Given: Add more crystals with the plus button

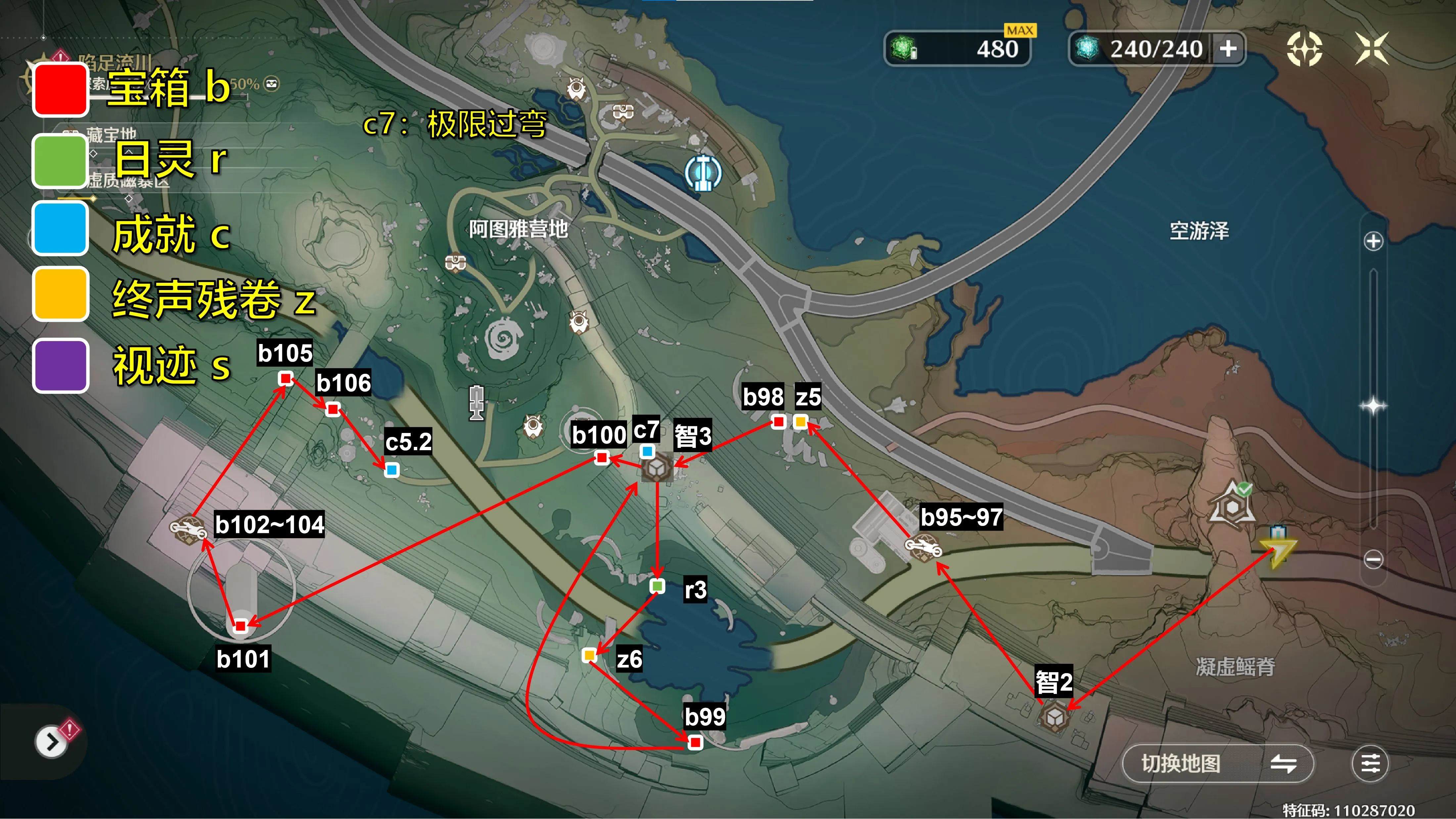Looking at the screenshot, I should (x=1228, y=49).
